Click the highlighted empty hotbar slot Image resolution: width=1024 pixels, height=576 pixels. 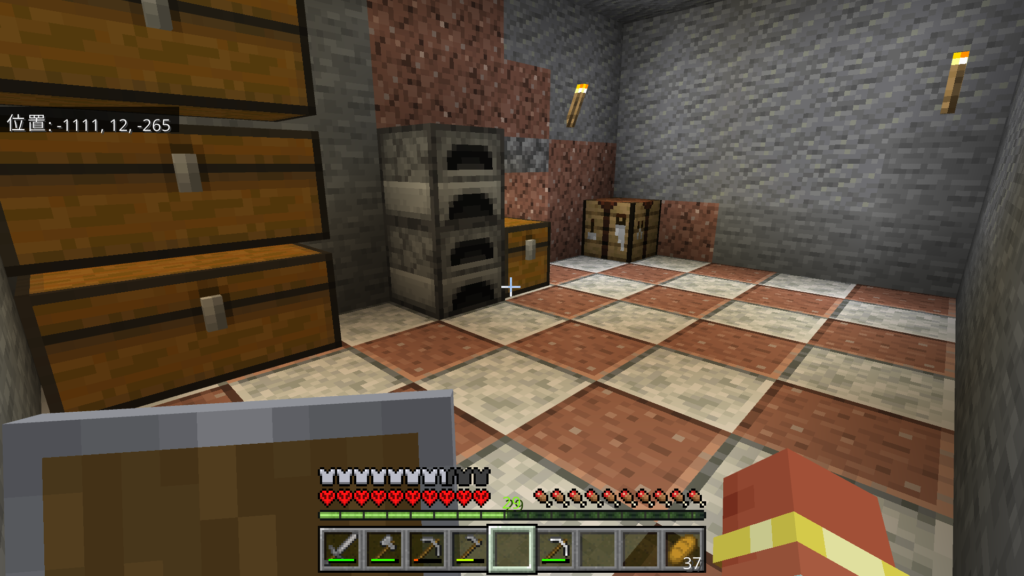tap(512, 548)
